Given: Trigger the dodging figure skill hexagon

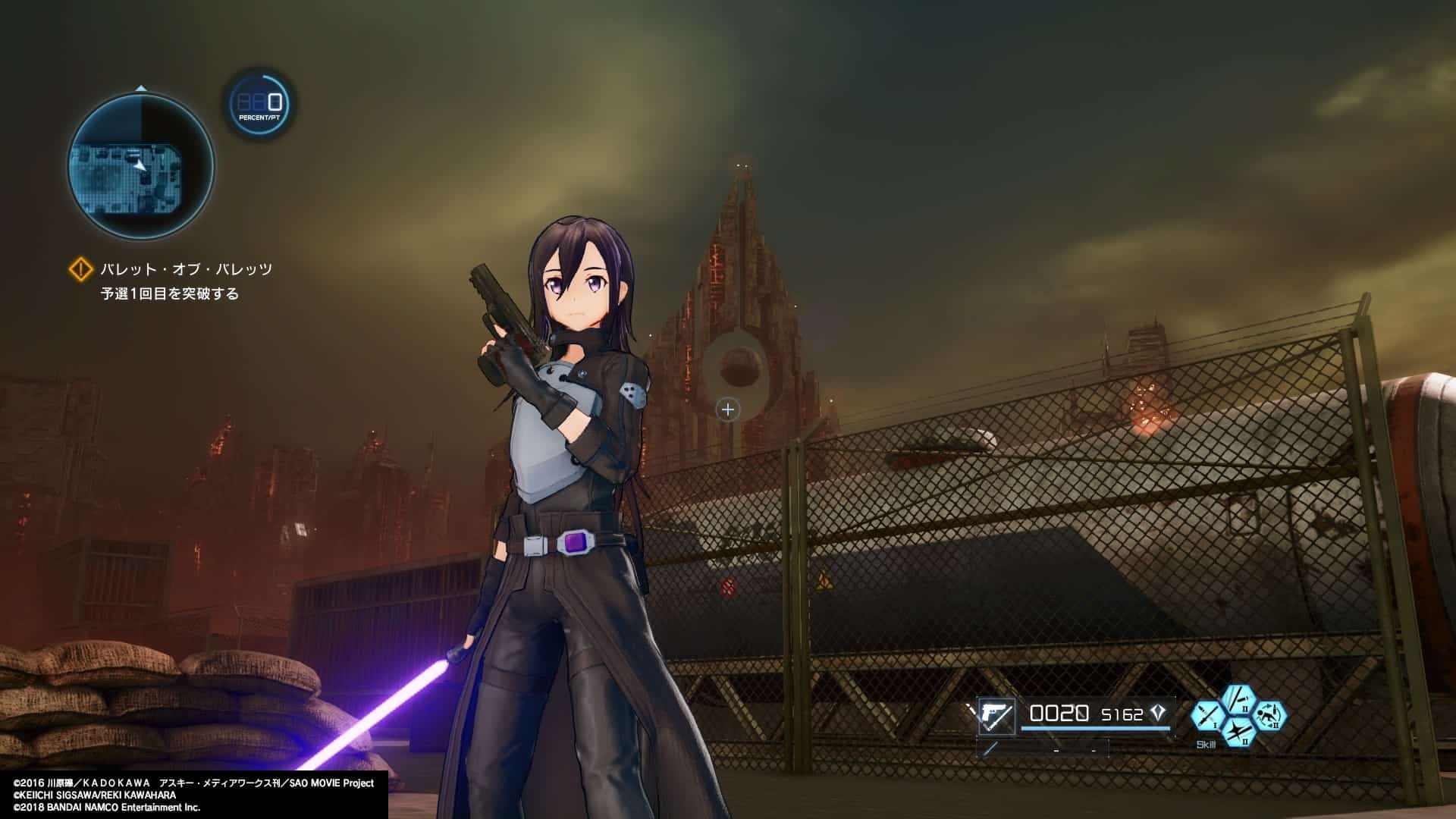Looking at the screenshot, I should (1269, 717).
